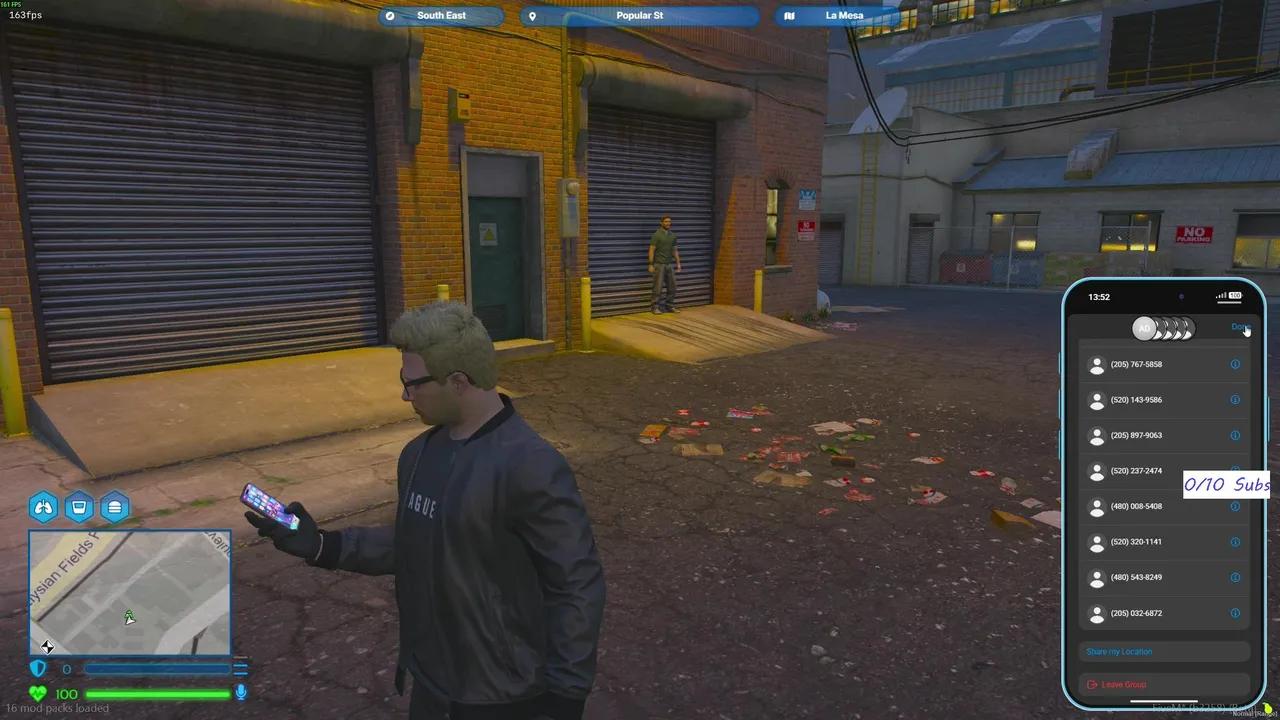Image resolution: width=1280 pixels, height=720 pixels.
Task: Select the green health heart icon
Action: click(37, 693)
